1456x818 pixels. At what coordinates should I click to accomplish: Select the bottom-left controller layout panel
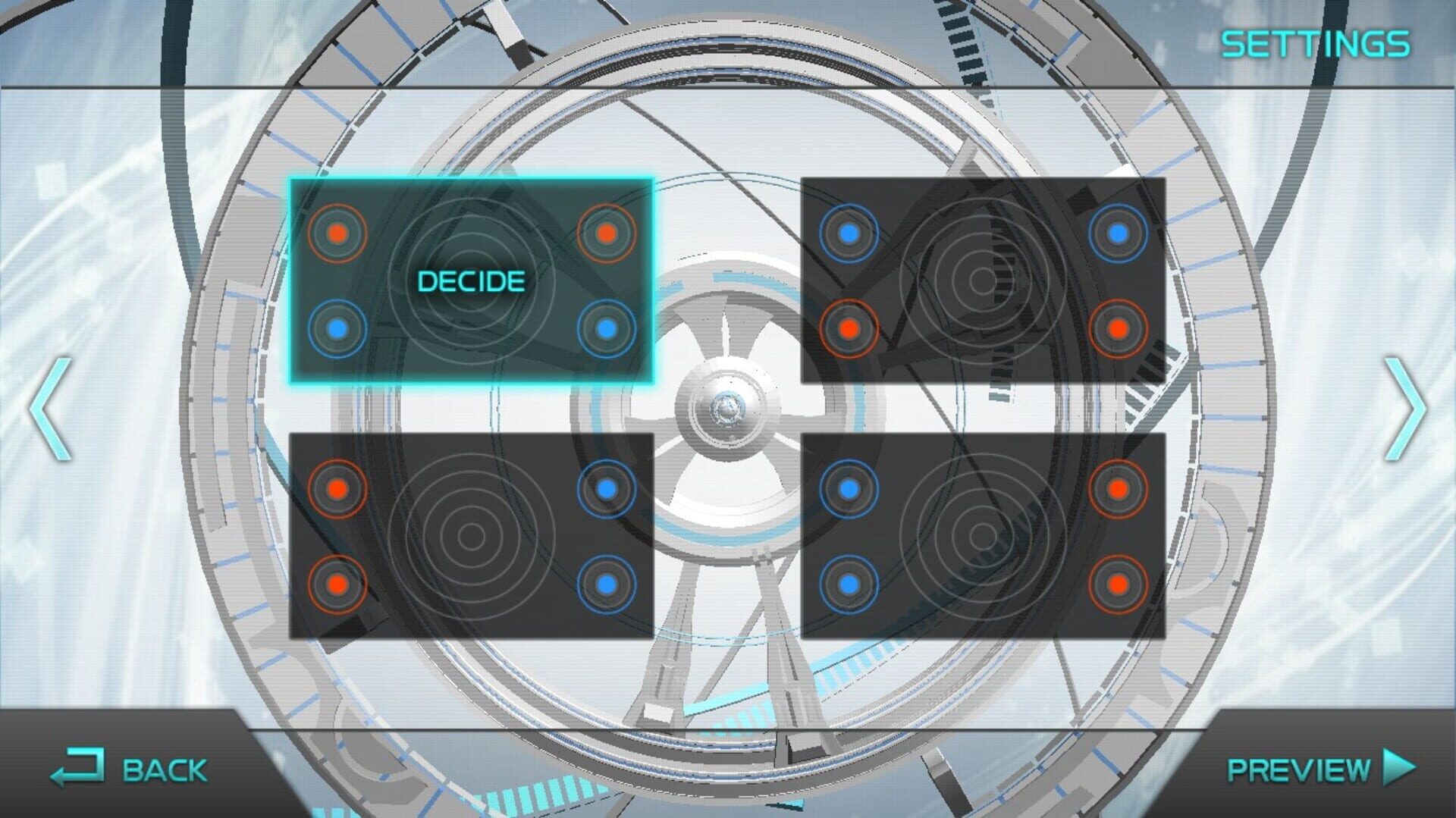(x=472, y=536)
